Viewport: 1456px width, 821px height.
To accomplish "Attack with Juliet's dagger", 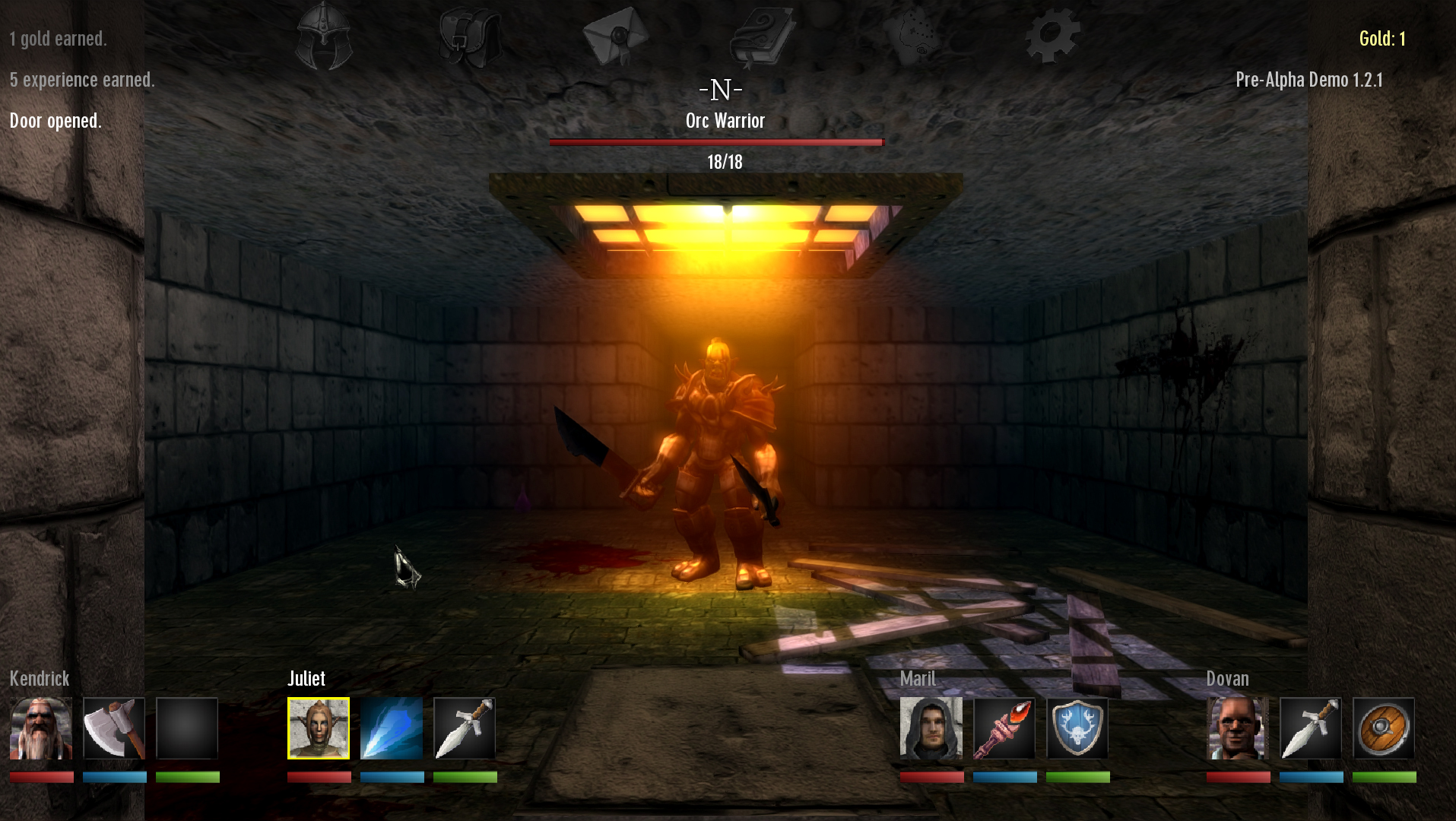I will [x=465, y=728].
